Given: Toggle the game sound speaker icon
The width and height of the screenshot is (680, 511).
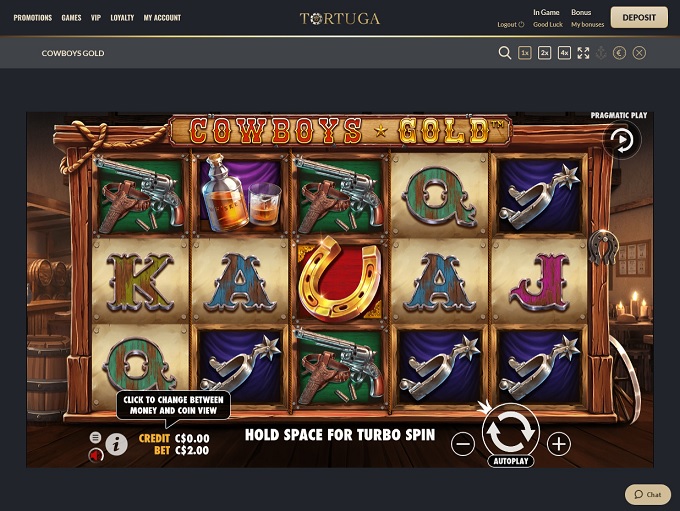Looking at the screenshot, I should [x=97, y=456].
